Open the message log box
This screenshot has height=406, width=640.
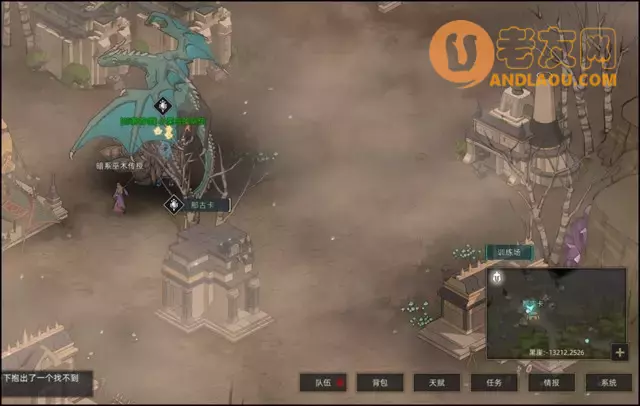46,379
